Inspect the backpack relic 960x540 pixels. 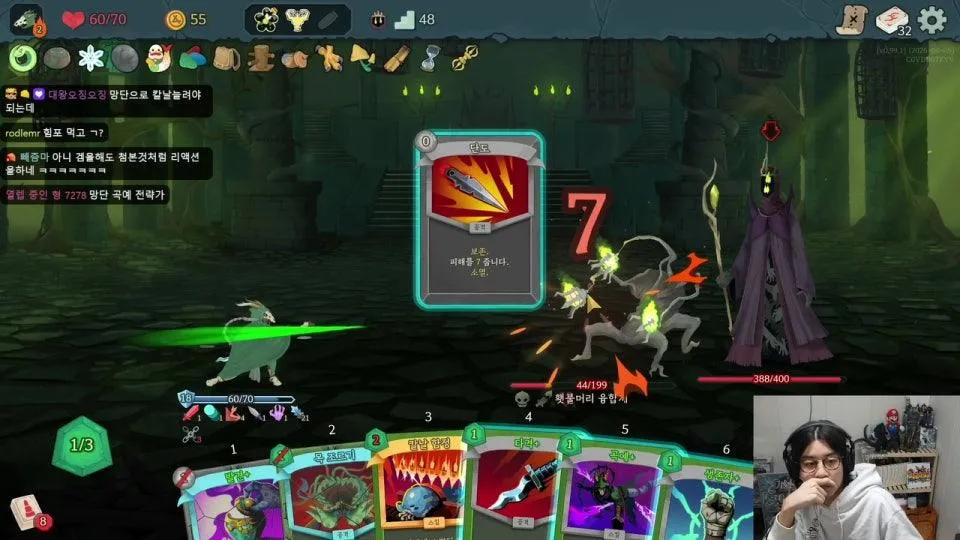(x=227, y=58)
